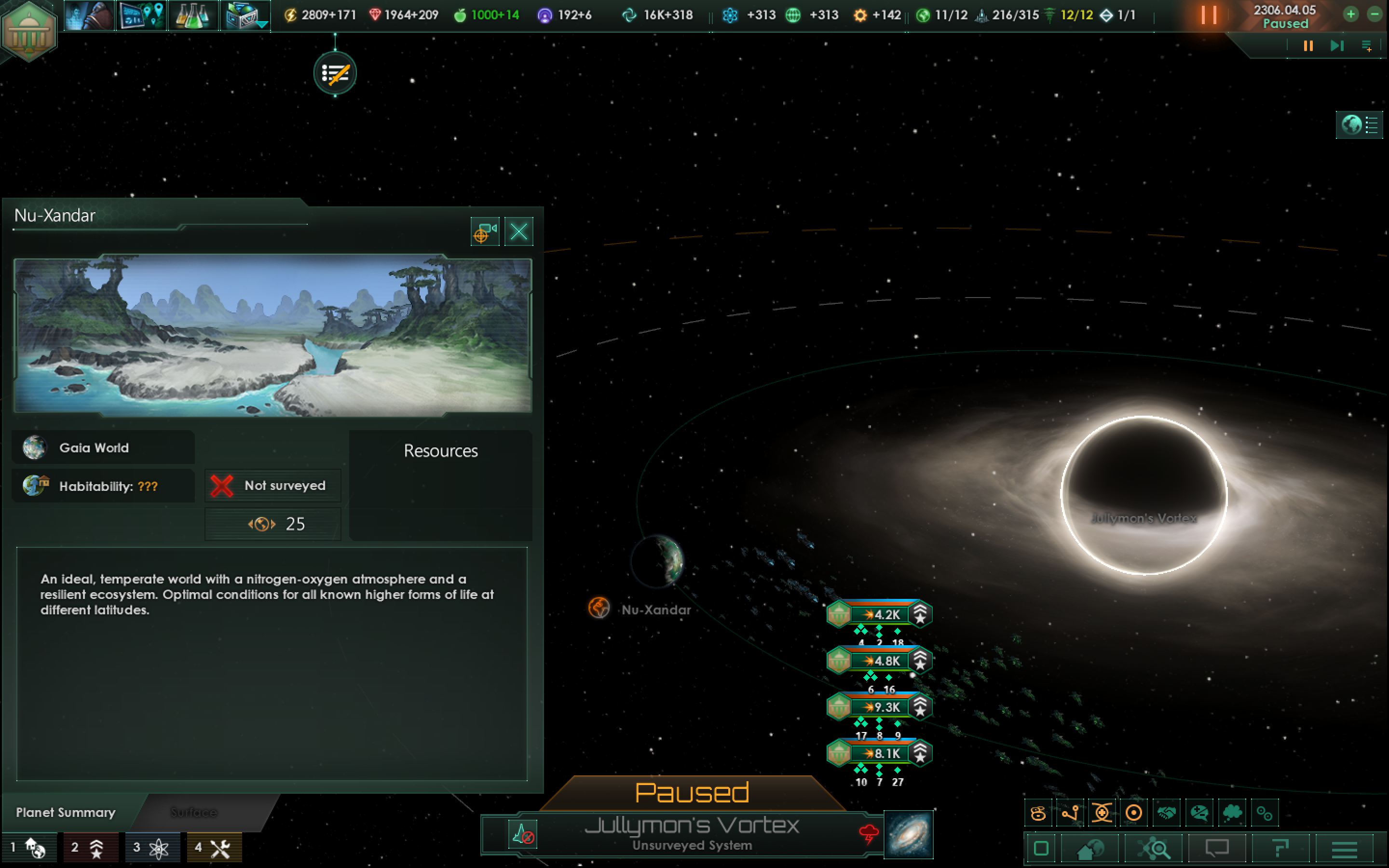This screenshot has height=868, width=1389.
Task: Open the help question mark button
Action: tap(1280, 849)
